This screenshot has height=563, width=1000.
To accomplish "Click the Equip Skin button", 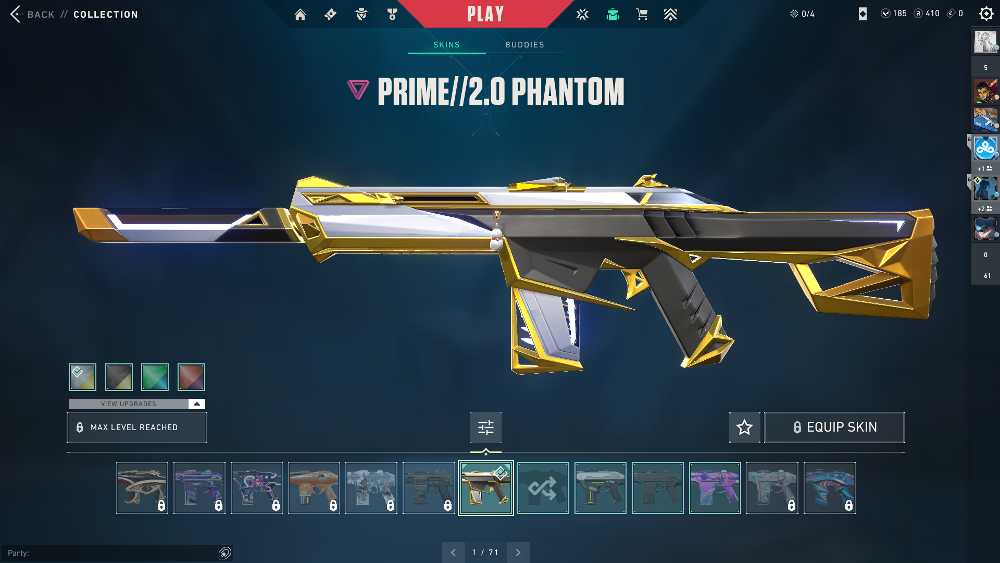I will [x=834, y=427].
